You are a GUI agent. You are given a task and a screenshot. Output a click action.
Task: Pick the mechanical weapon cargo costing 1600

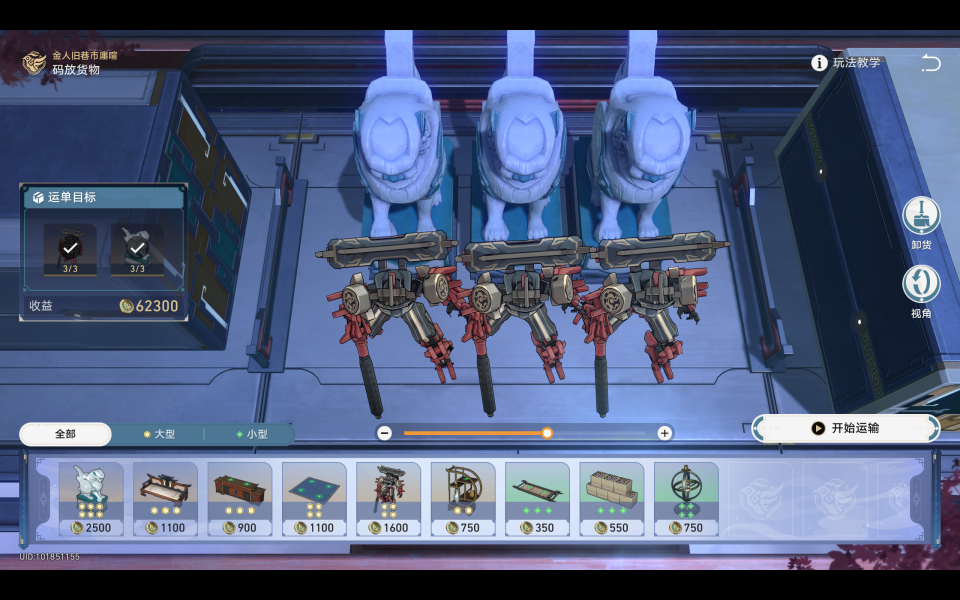pos(389,498)
